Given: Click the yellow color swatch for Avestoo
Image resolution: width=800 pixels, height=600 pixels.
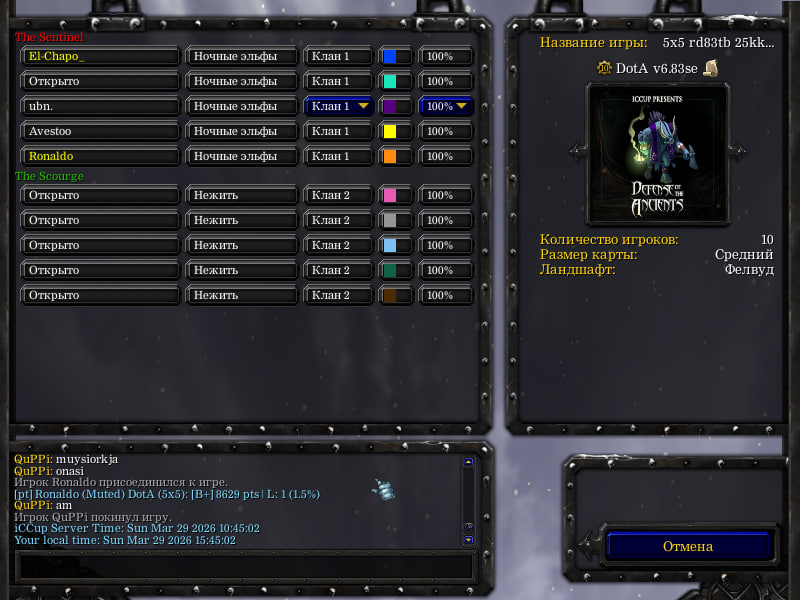Looking at the screenshot, I should 390,132.
